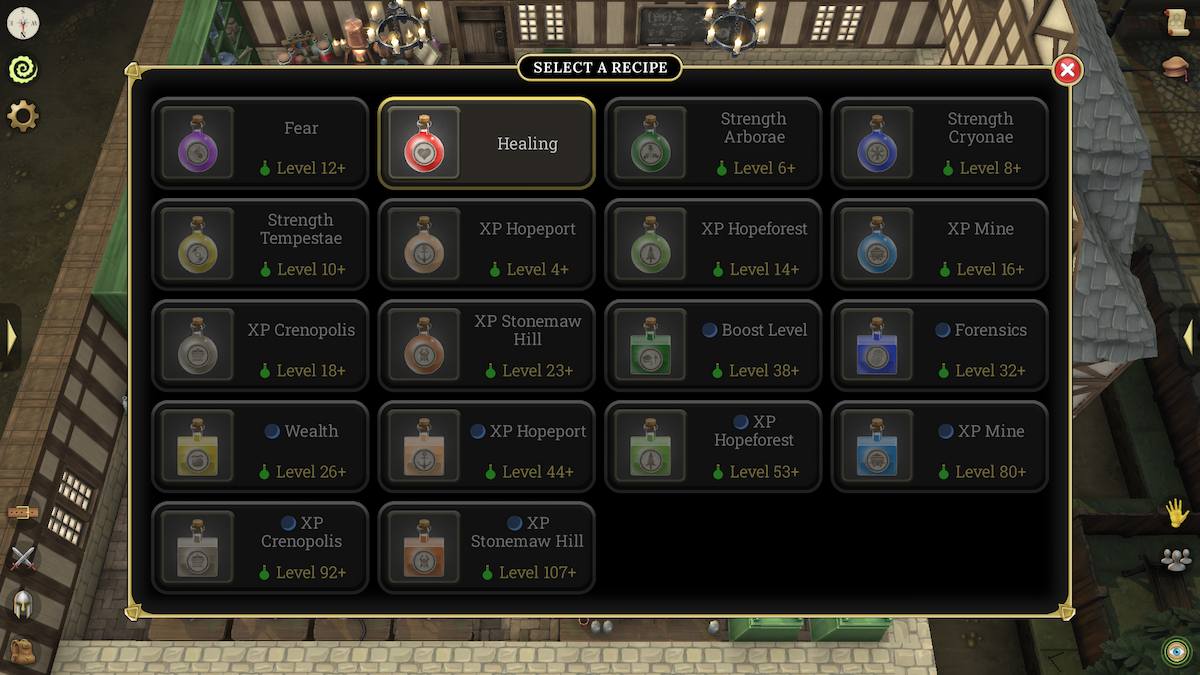Image resolution: width=1200 pixels, height=675 pixels.
Task: Choose the XP Stonemaw Hill Level 23+ recipe
Action: (486, 346)
